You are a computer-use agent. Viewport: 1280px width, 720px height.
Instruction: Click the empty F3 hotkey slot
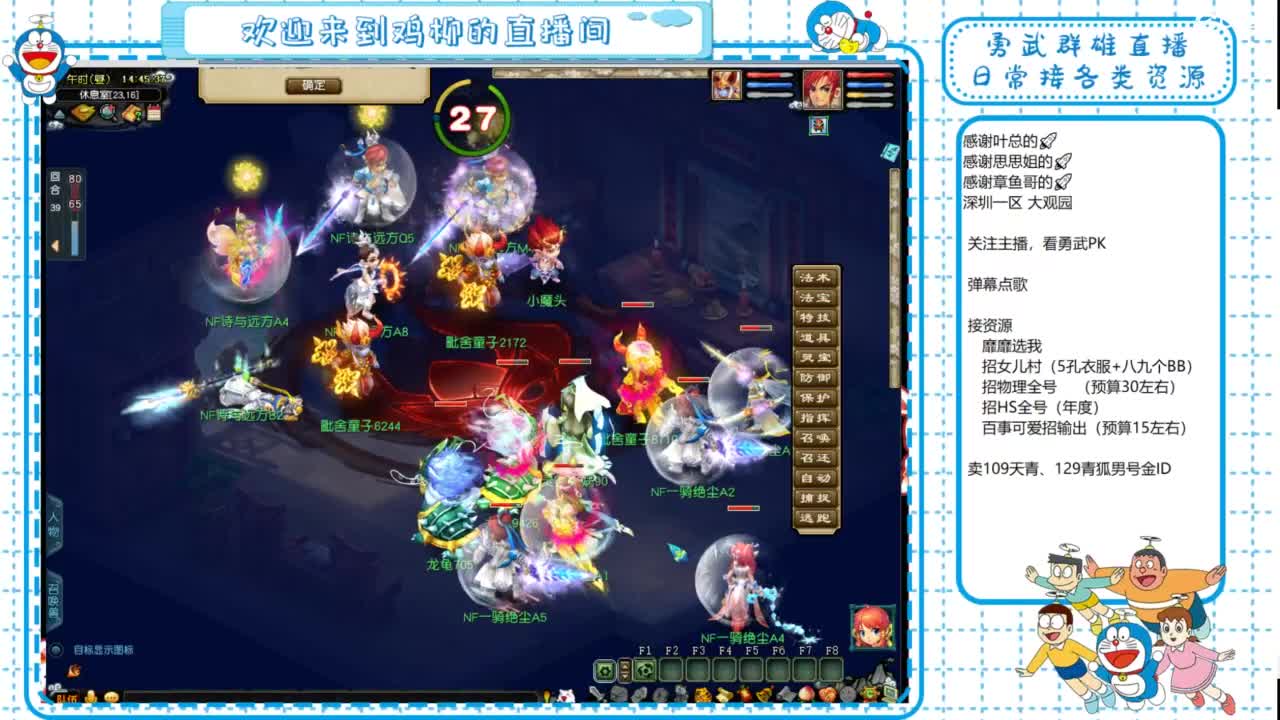point(699,670)
